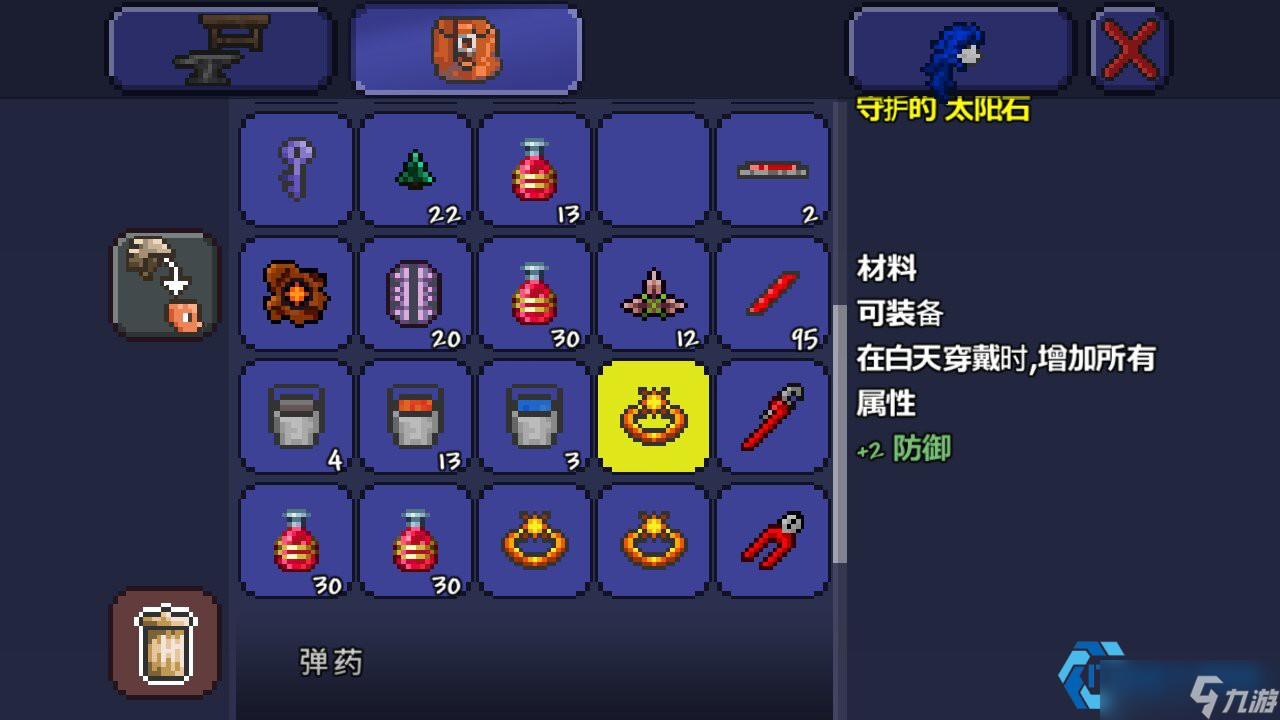The height and width of the screenshot is (720, 1280).
Task: Click the empty bucket stack of 4
Action: click(x=295, y=416)
